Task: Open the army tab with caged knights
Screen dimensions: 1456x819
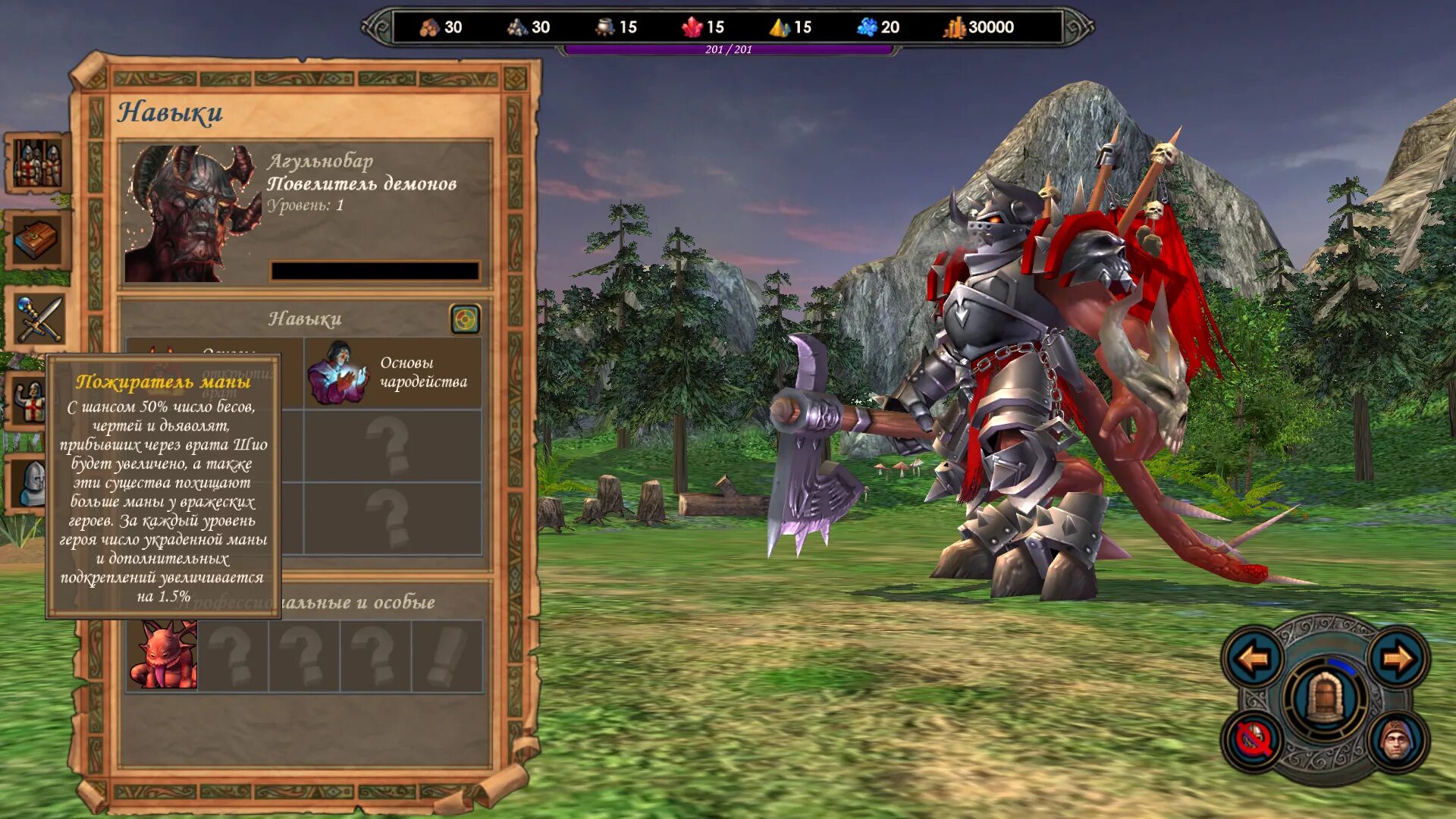Action: click(x=38, y=163)
